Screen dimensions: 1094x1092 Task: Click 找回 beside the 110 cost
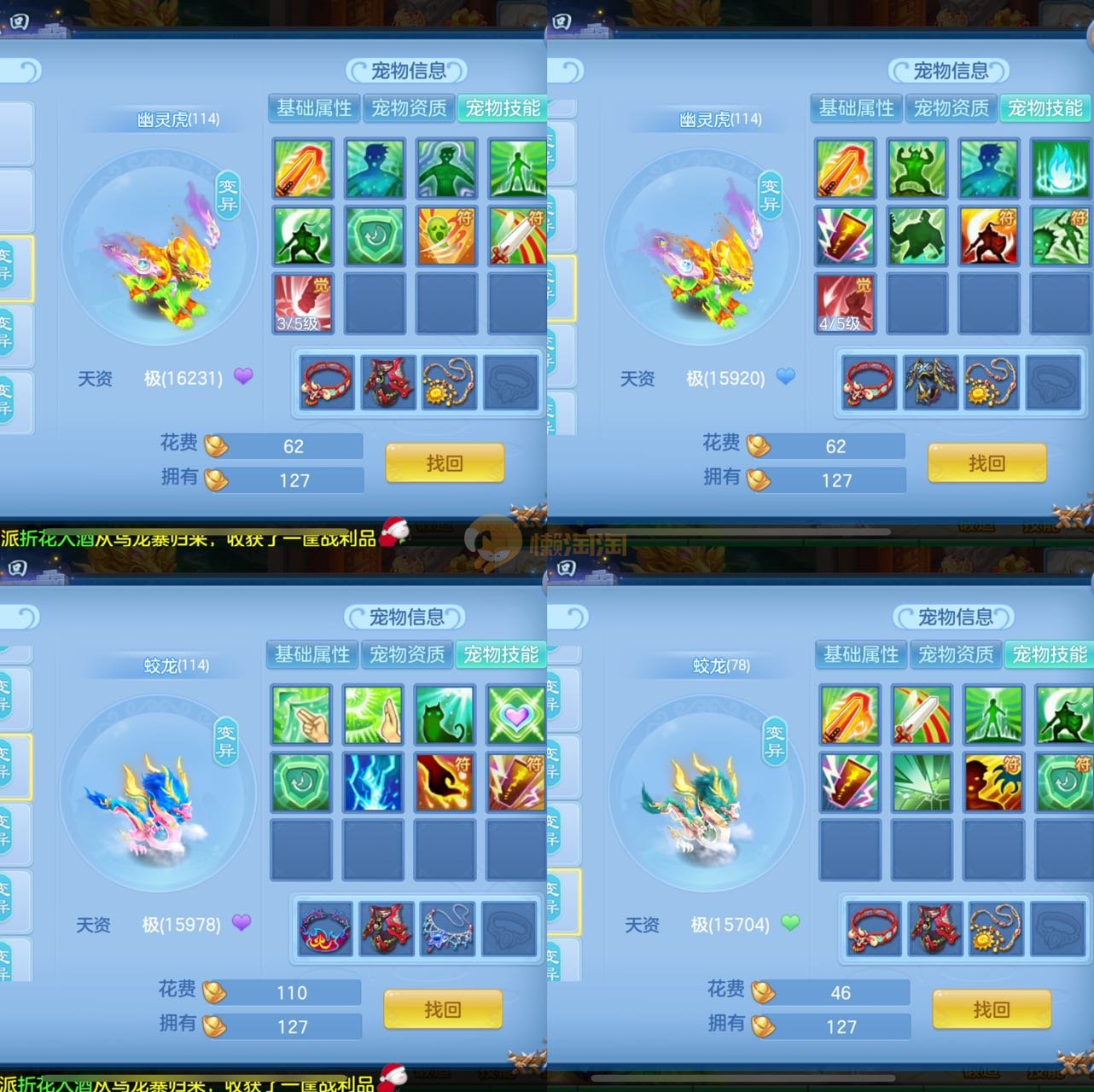(x=442, y=1010)
